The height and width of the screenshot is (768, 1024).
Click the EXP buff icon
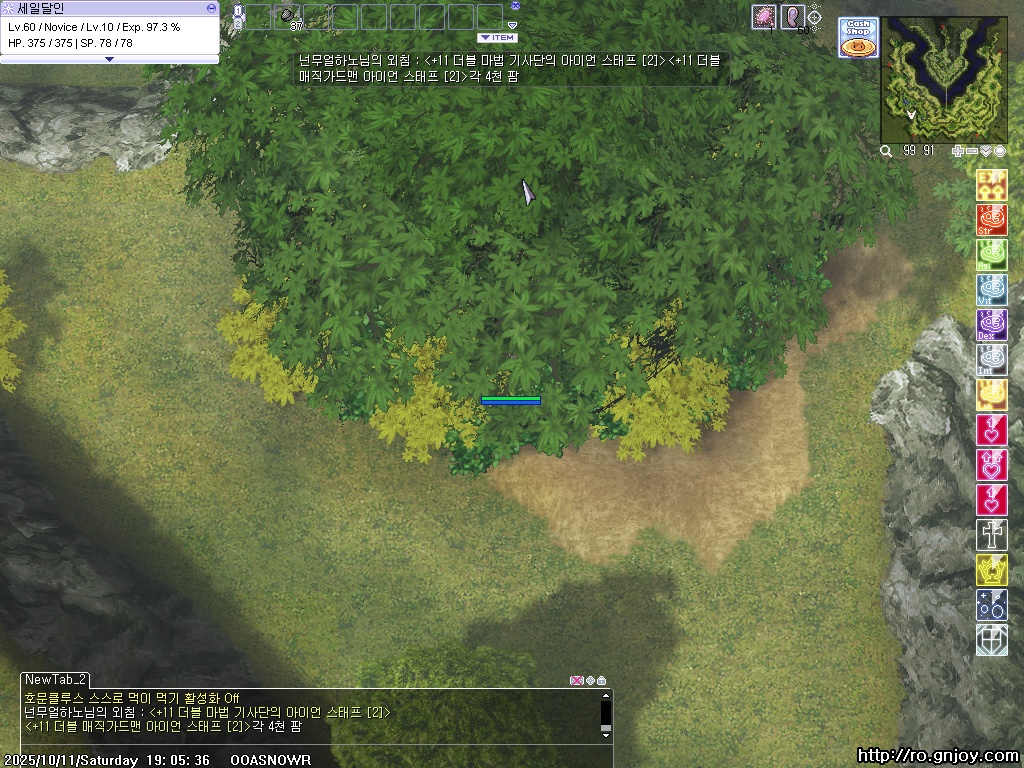[991, 185]
